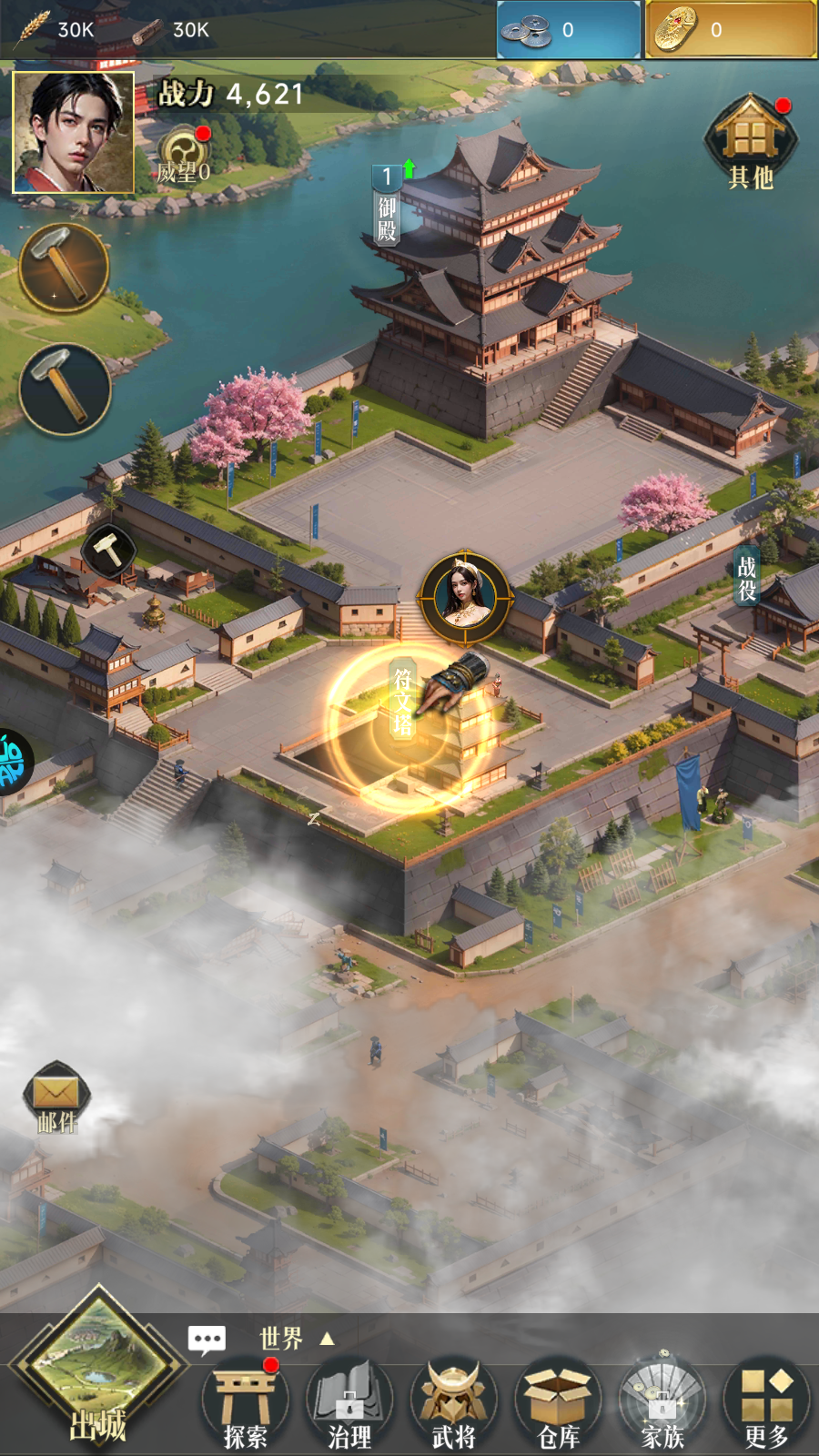Click the female advisor portrait medallion
Screen dimensions: 819x1456
coord(465,596)
